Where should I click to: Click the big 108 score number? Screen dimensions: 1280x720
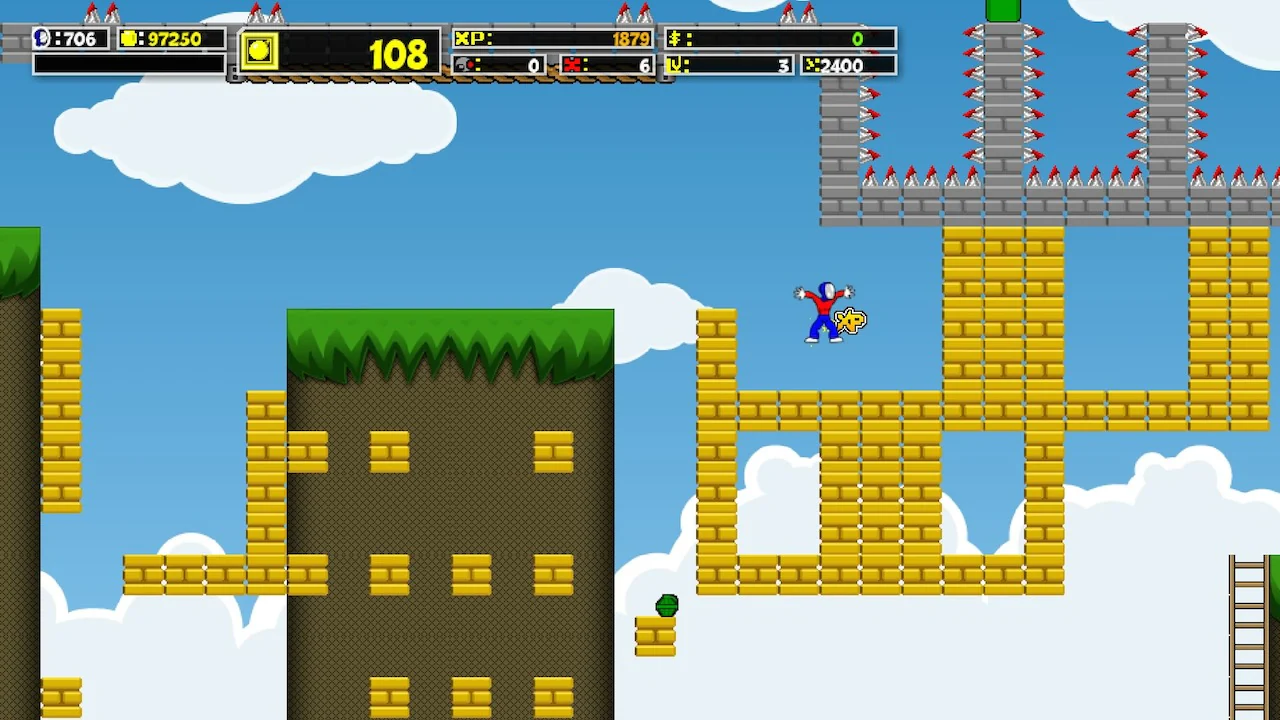pyautogui.click(x=399, y=55)
